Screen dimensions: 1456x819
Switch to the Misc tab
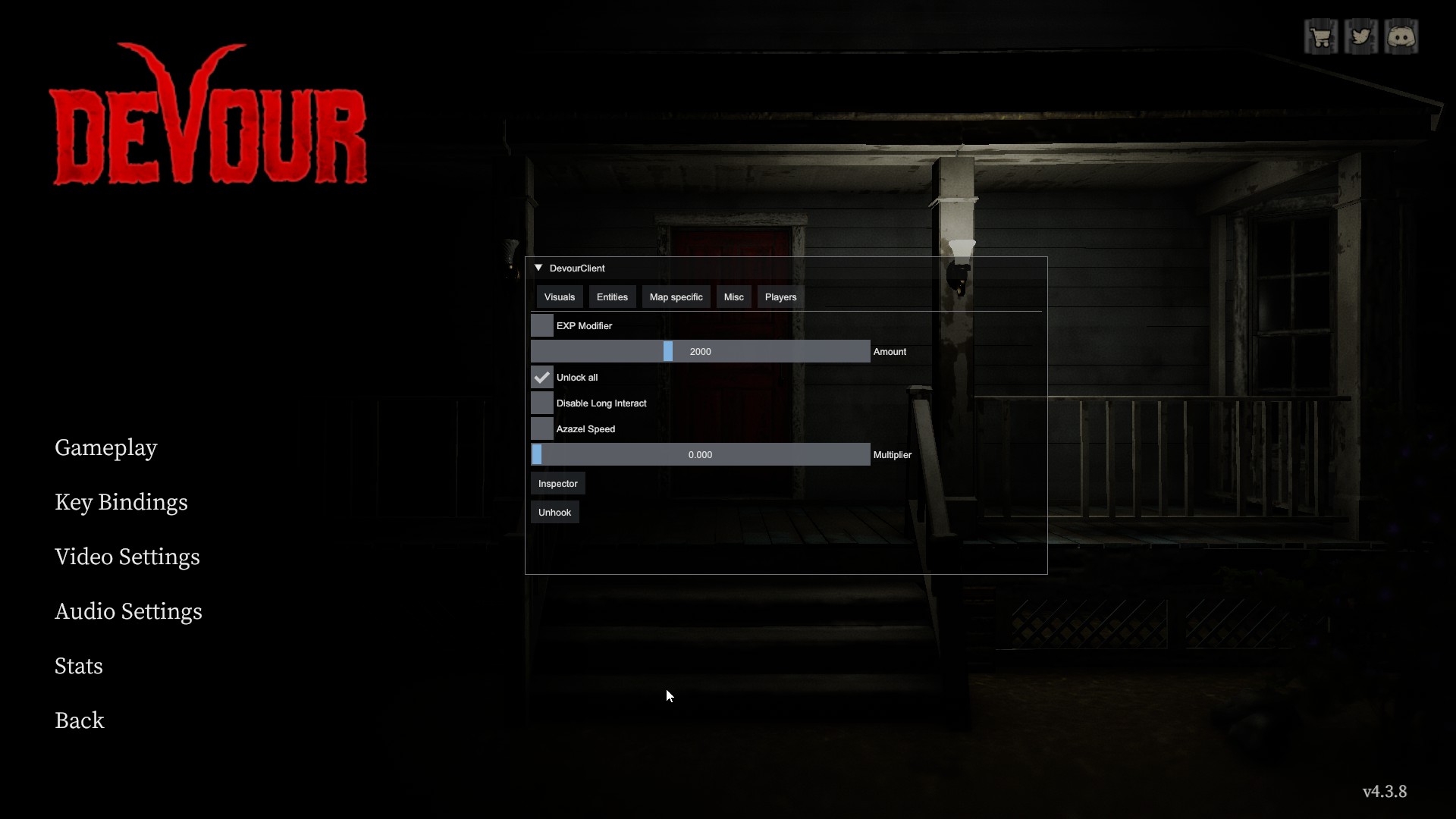tap(733, 297)
